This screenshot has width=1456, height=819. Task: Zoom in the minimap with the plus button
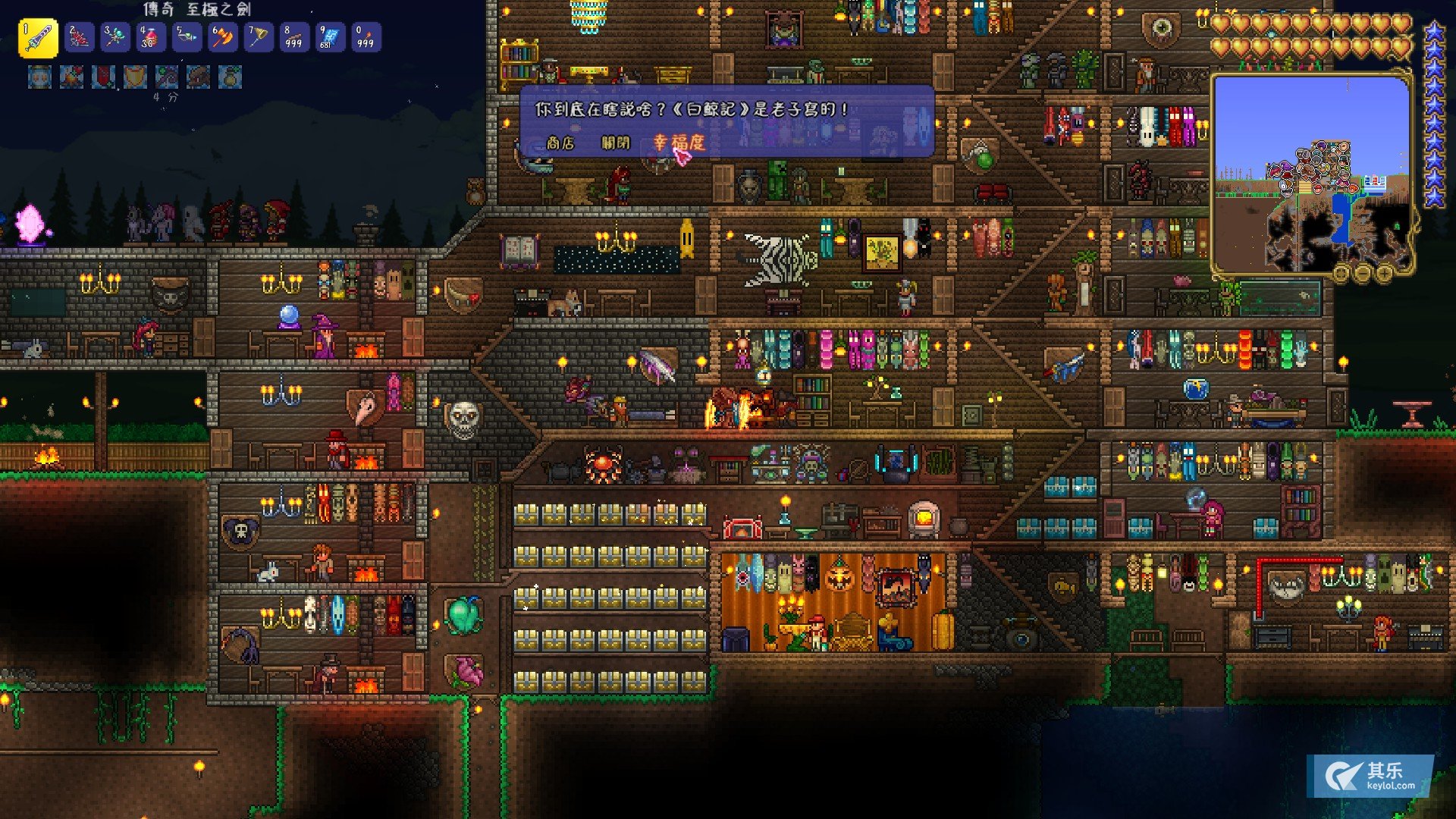1384,272
